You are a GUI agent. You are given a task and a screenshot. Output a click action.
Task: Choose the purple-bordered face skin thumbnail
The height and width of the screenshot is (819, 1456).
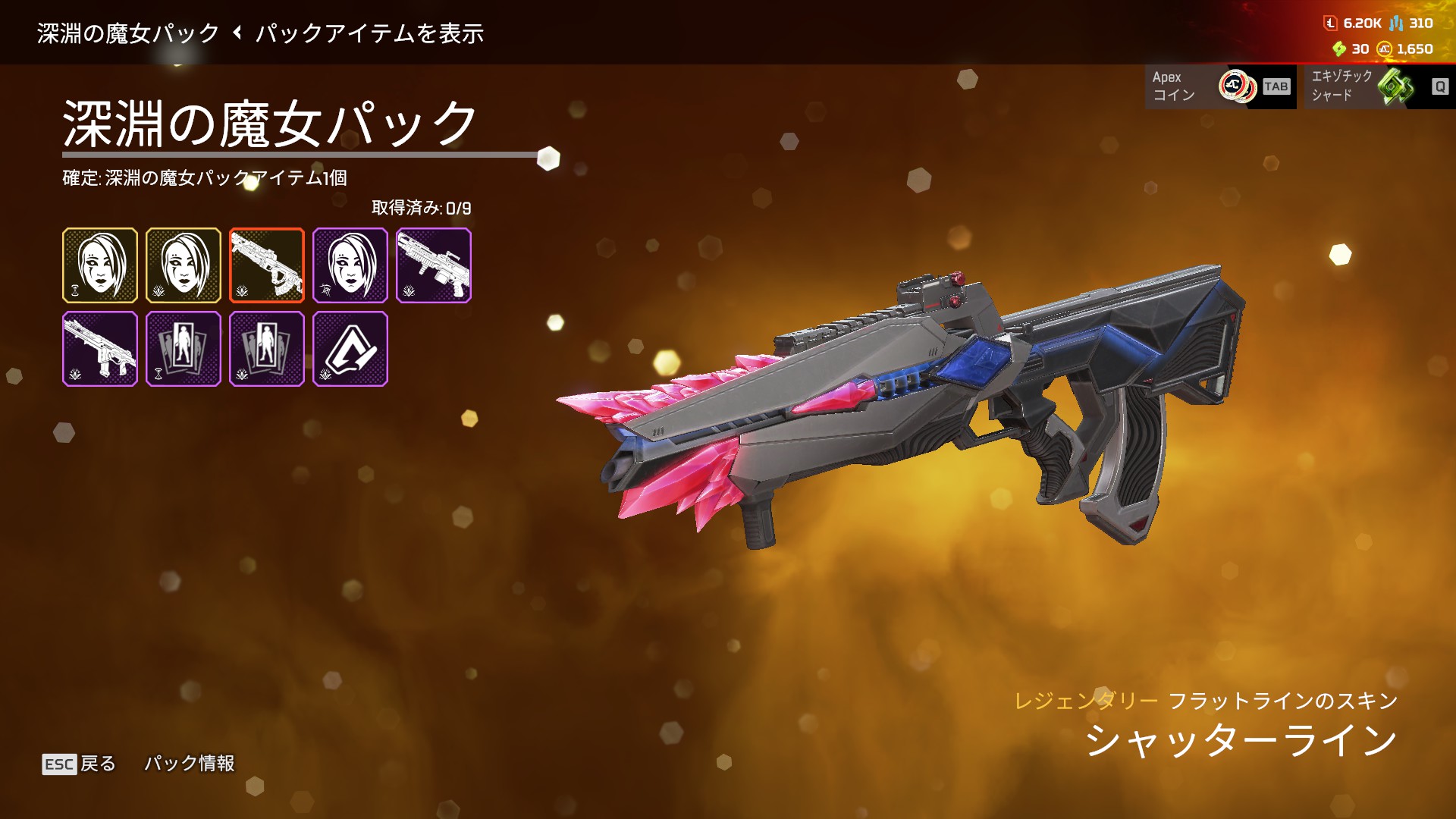click(350, 265)
